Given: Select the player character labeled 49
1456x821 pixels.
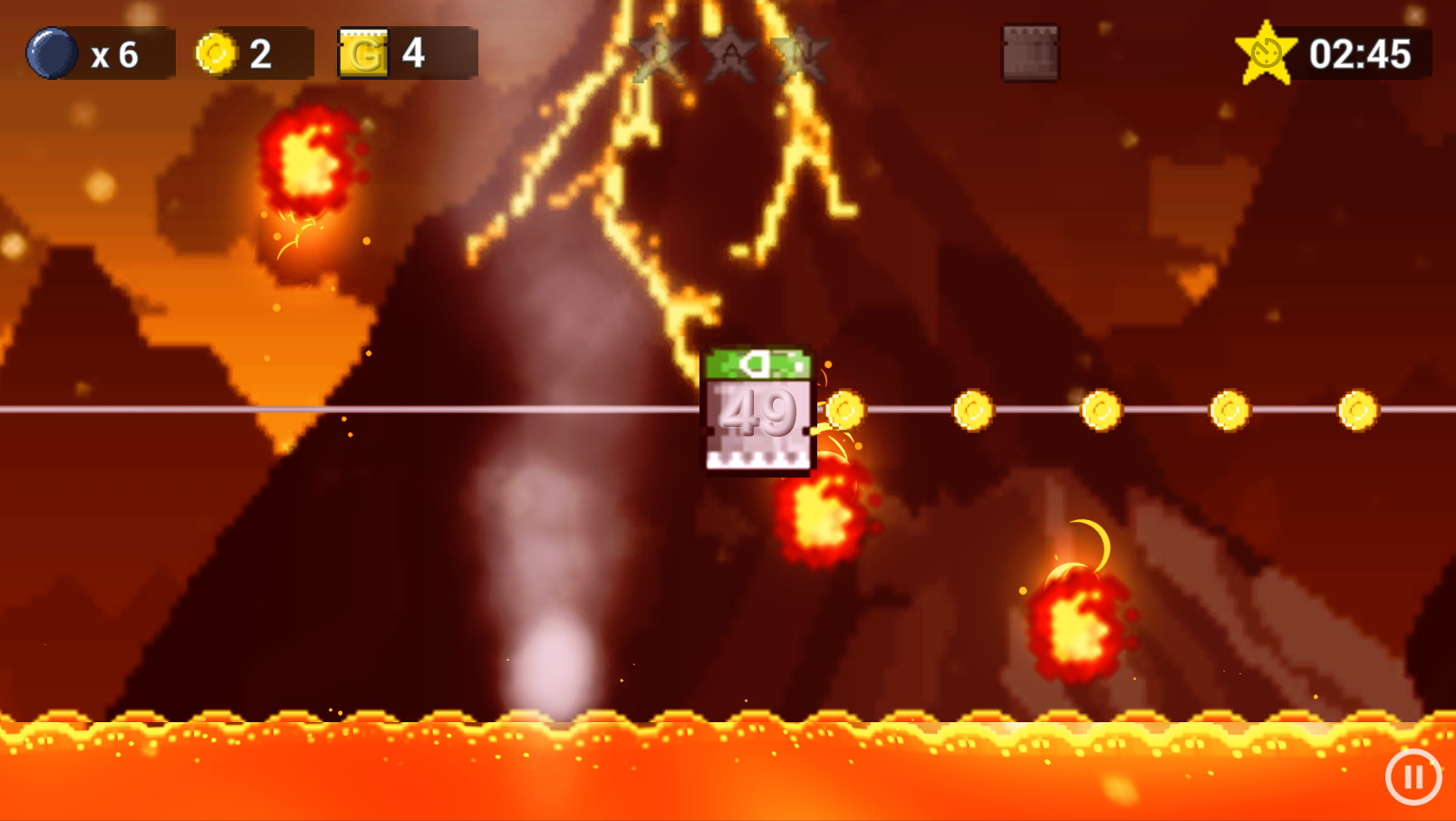Looking at the screenshot, I should coord(759,408).
